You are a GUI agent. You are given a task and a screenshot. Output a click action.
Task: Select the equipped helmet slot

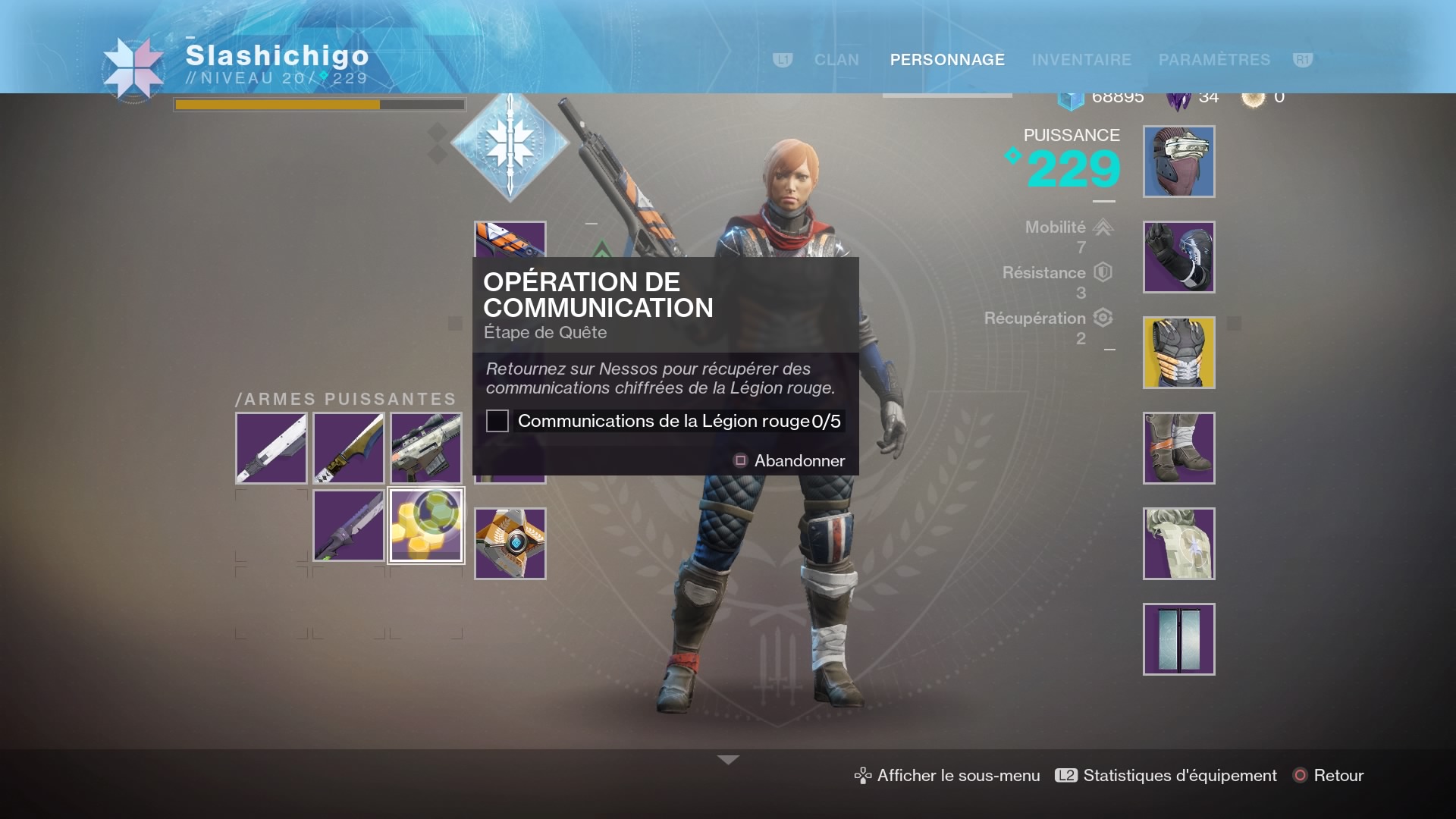coord(1178,162)
